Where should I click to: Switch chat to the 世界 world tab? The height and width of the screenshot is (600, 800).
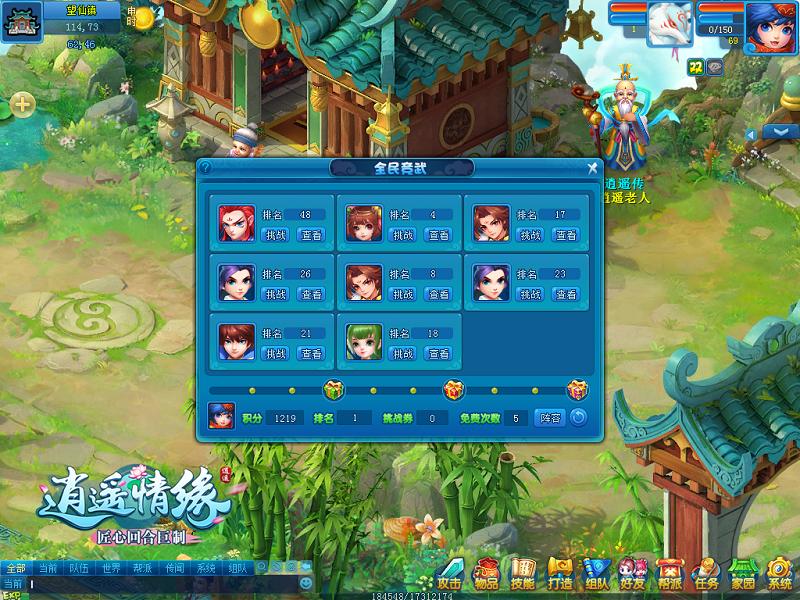coord(110,568)
